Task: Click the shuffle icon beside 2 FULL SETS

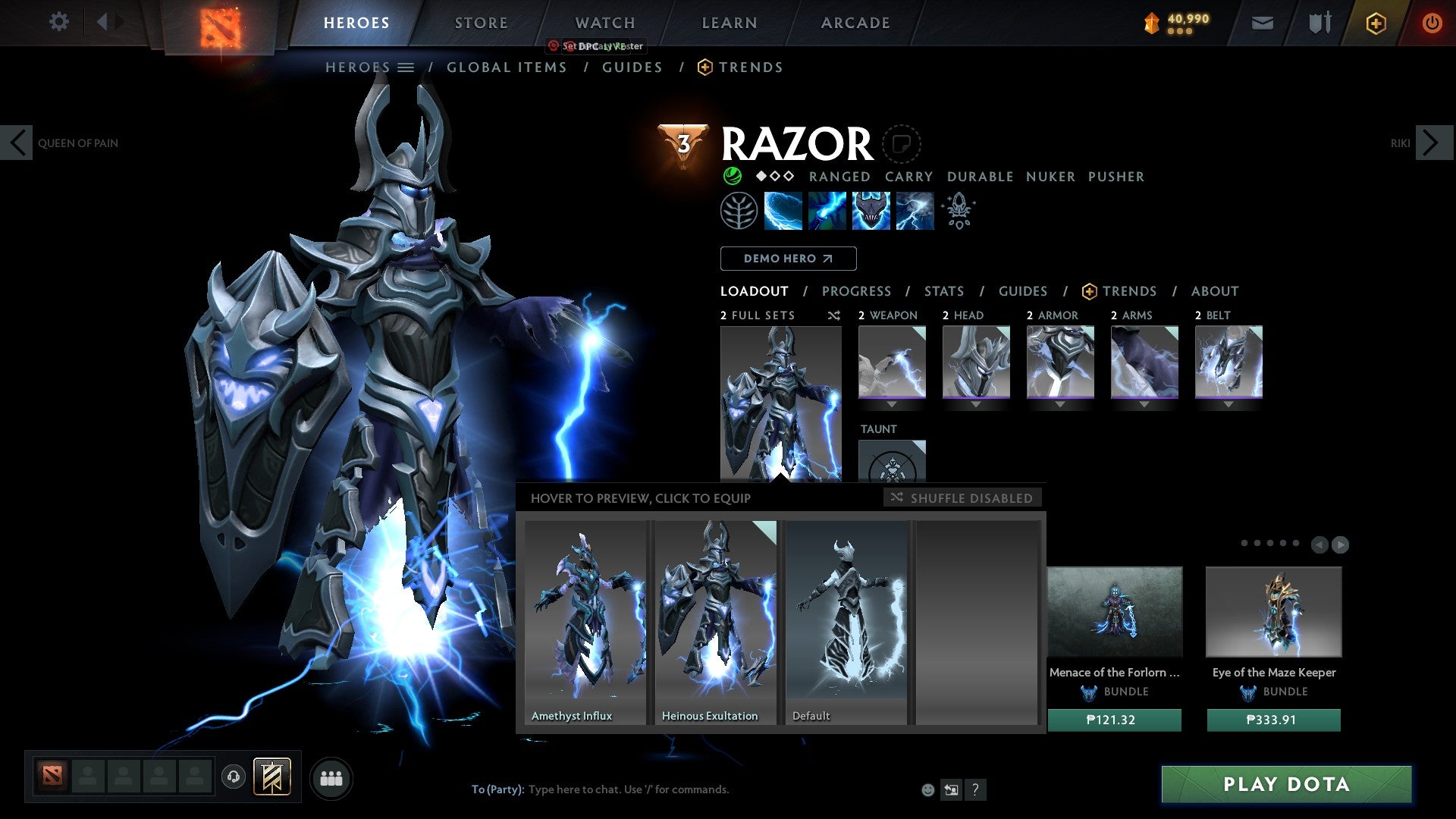Action: coord(833,315)
